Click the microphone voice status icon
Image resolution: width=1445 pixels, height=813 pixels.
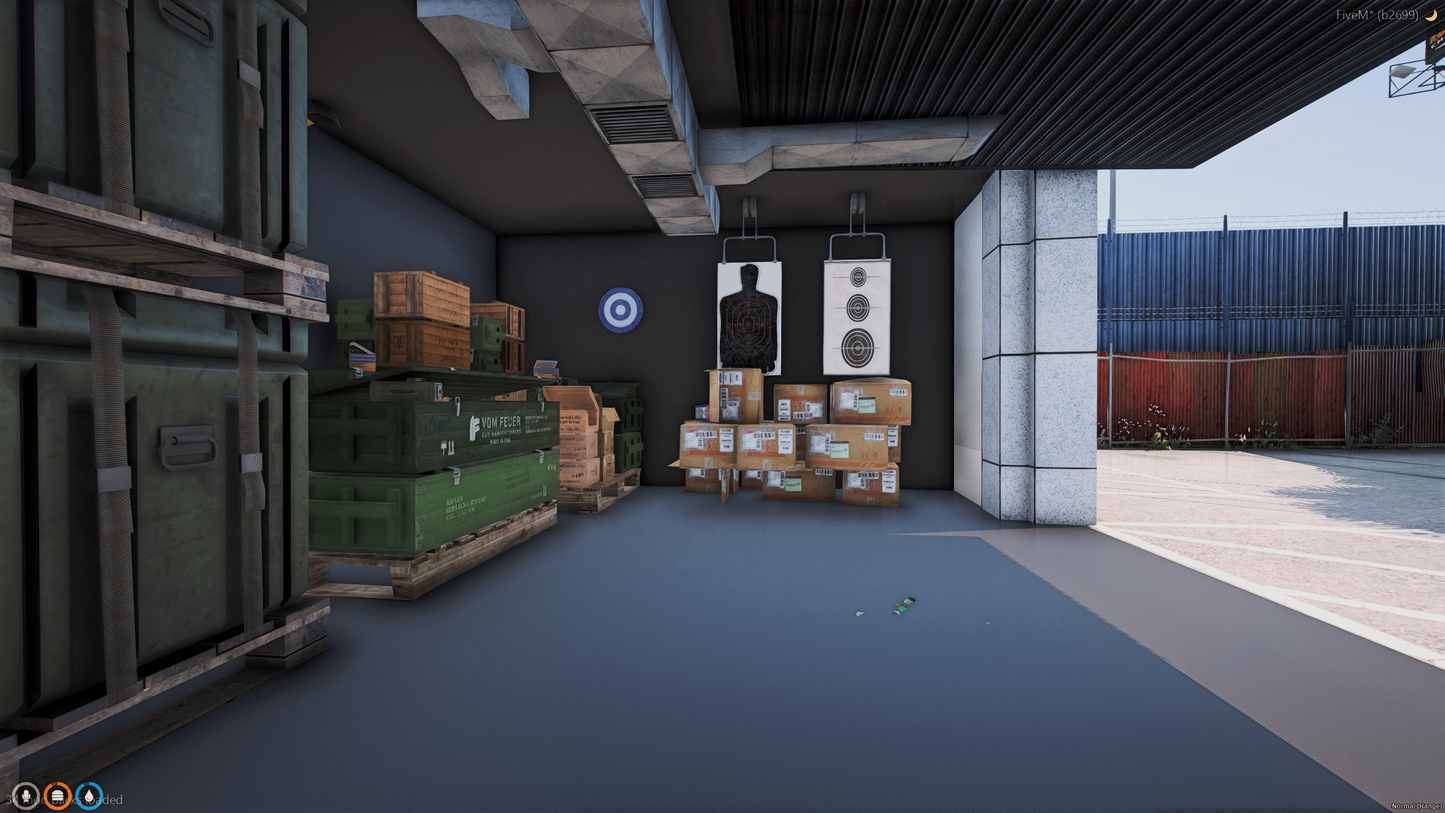pyautogui.click(x=25, y=796)
